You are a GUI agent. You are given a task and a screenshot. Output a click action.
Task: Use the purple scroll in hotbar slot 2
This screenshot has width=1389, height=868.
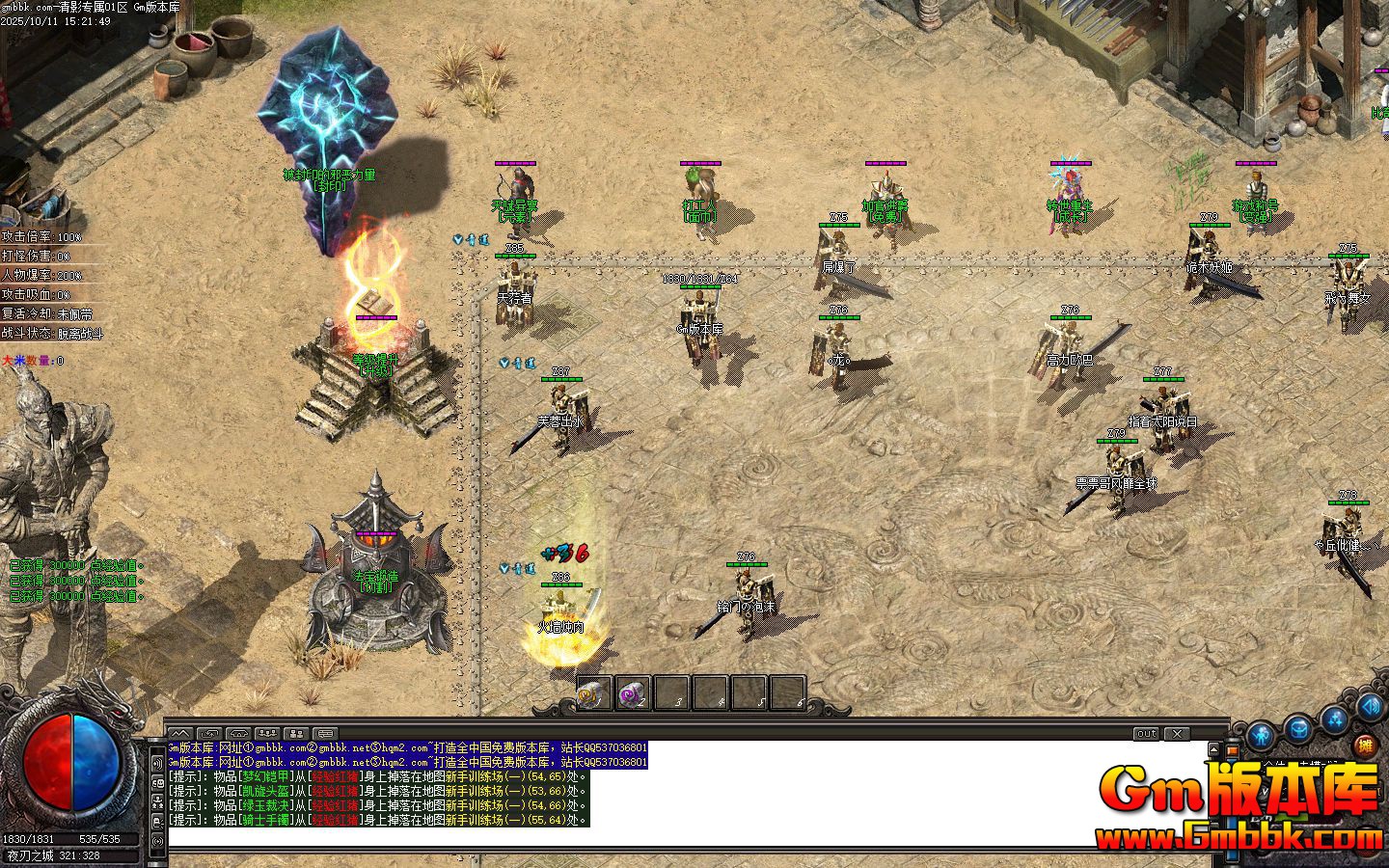coord(632,693)
